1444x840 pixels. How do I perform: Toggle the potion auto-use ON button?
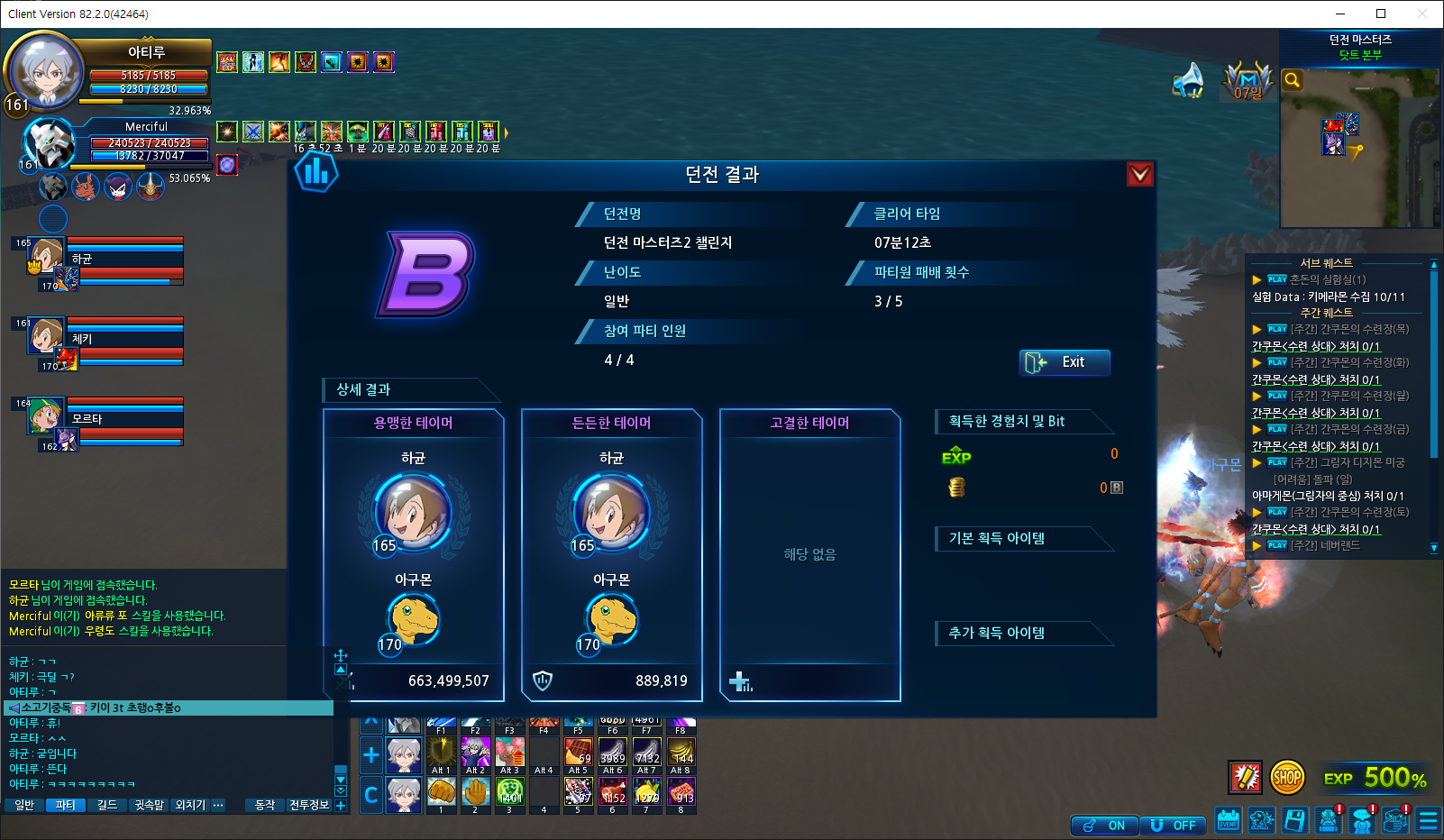coord(1104,826)
